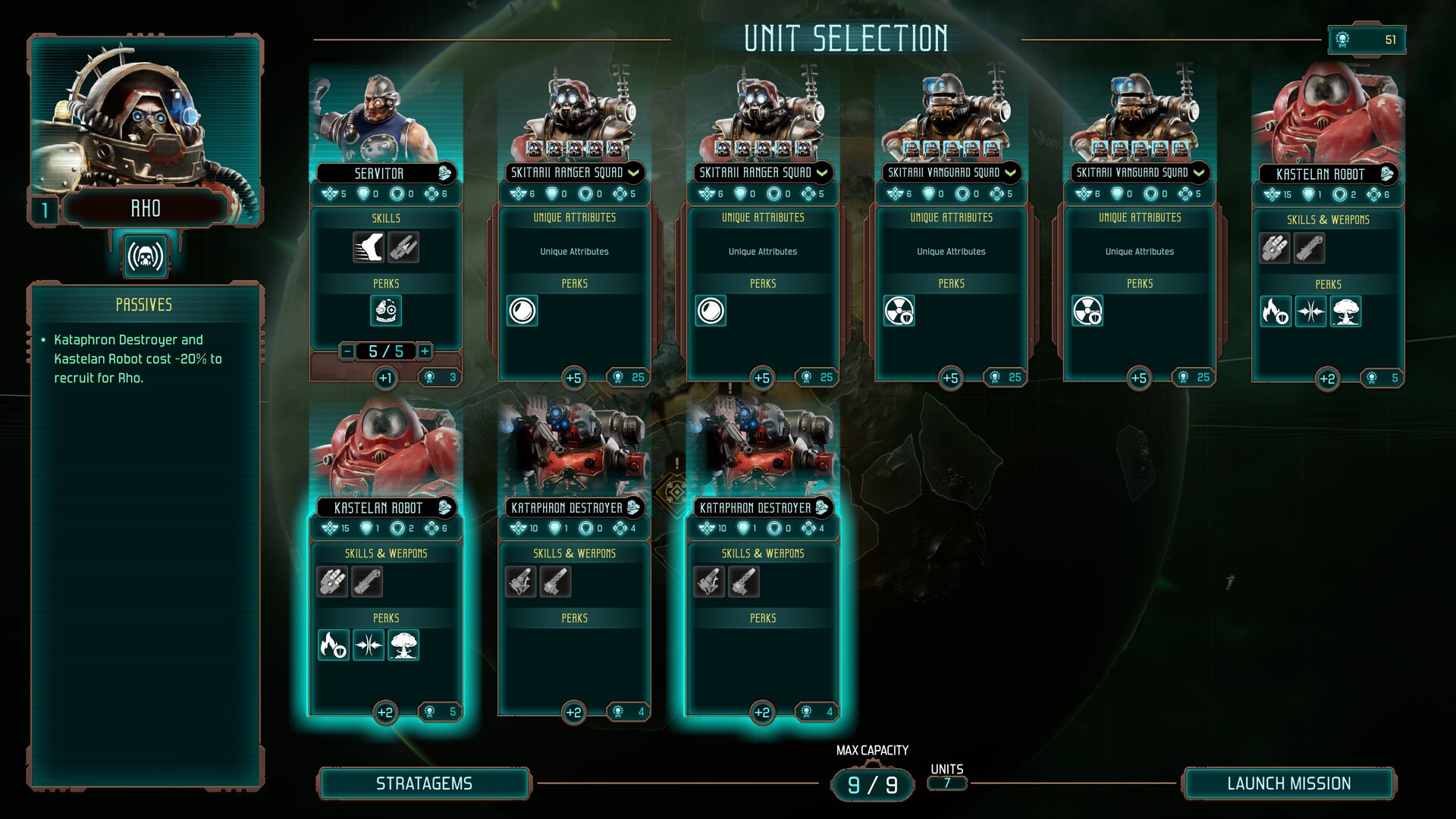Inspect the mushroom cloud perk on highlighted Kastelan
Screen dimensions: 1456x819
pyautogui.click(x=403, y=645)
